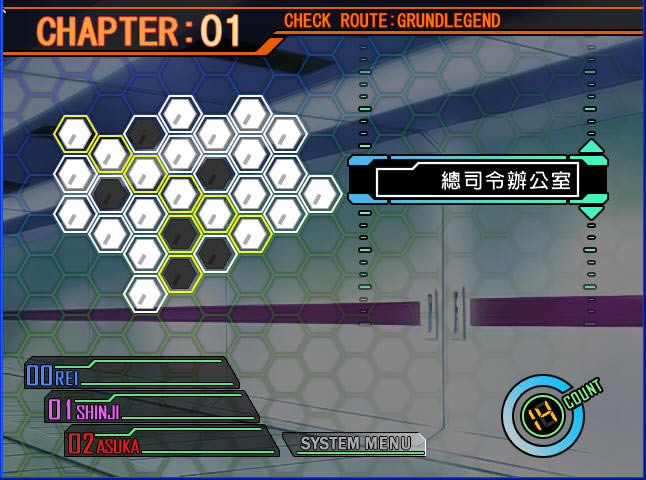Choose the 02 ASUKA tab

[170, 443]
